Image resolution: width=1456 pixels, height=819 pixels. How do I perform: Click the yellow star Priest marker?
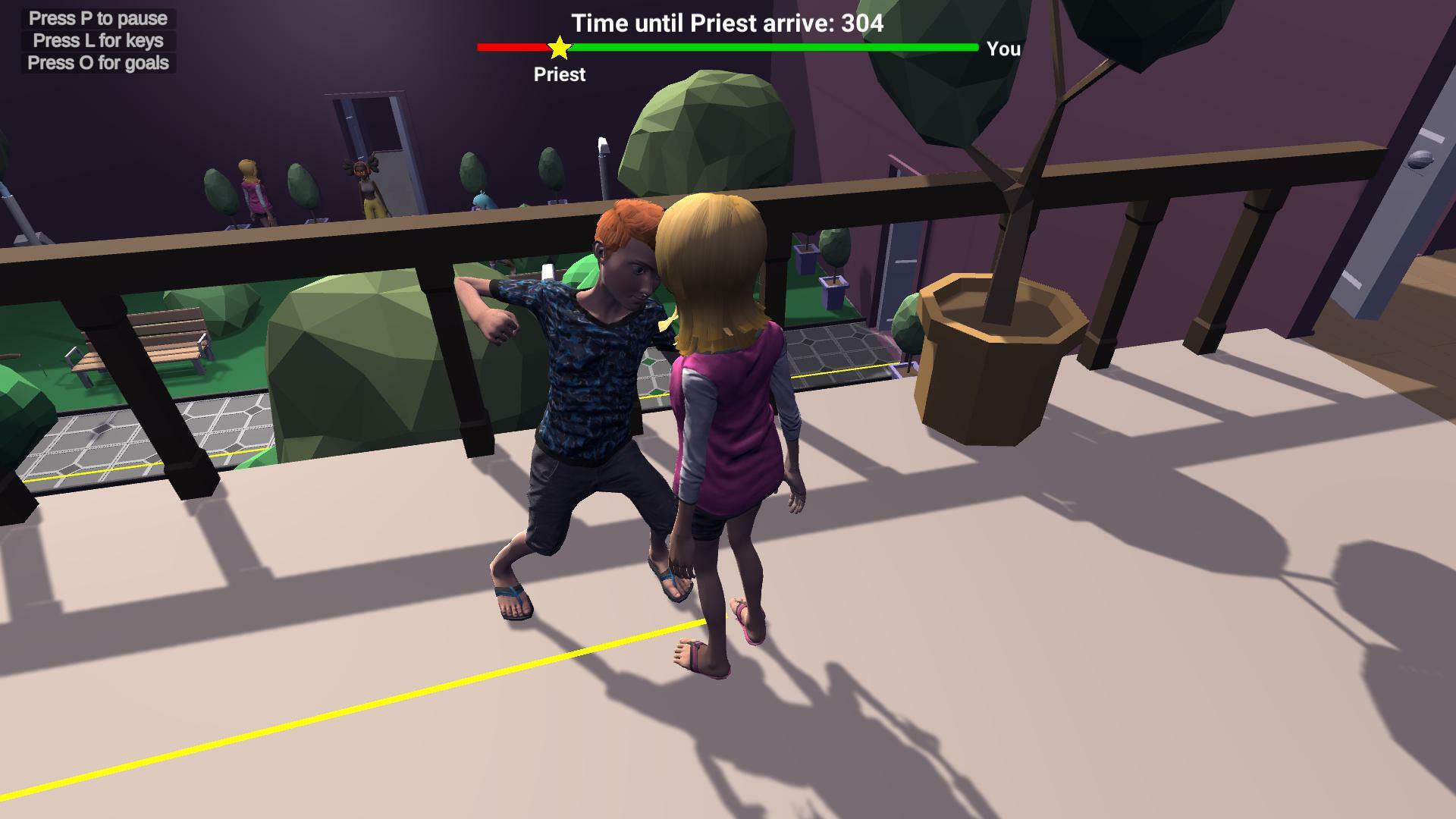[x=559, y=47]
